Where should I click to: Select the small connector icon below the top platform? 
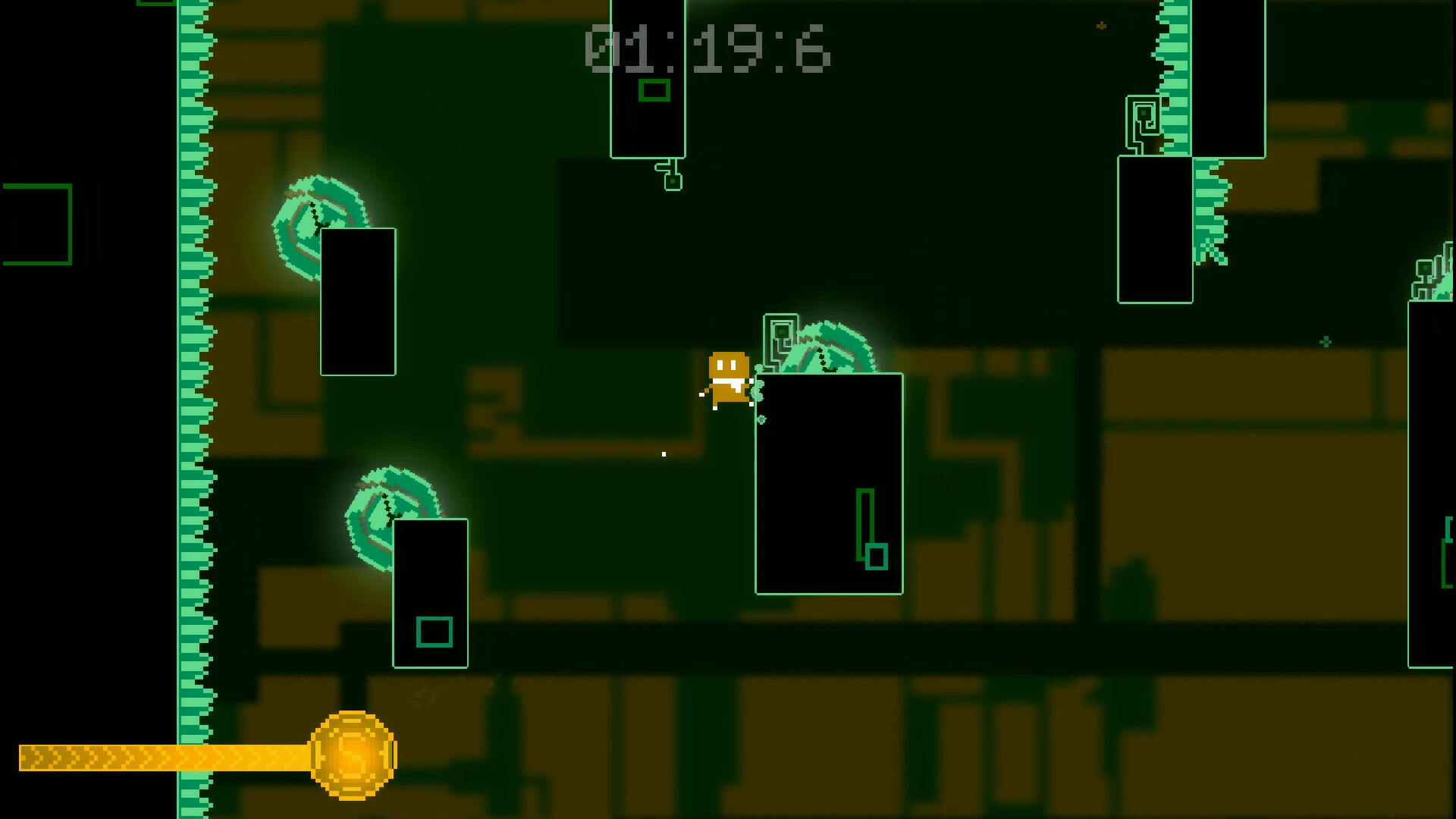pyautogui.click(x=670, y=176)
